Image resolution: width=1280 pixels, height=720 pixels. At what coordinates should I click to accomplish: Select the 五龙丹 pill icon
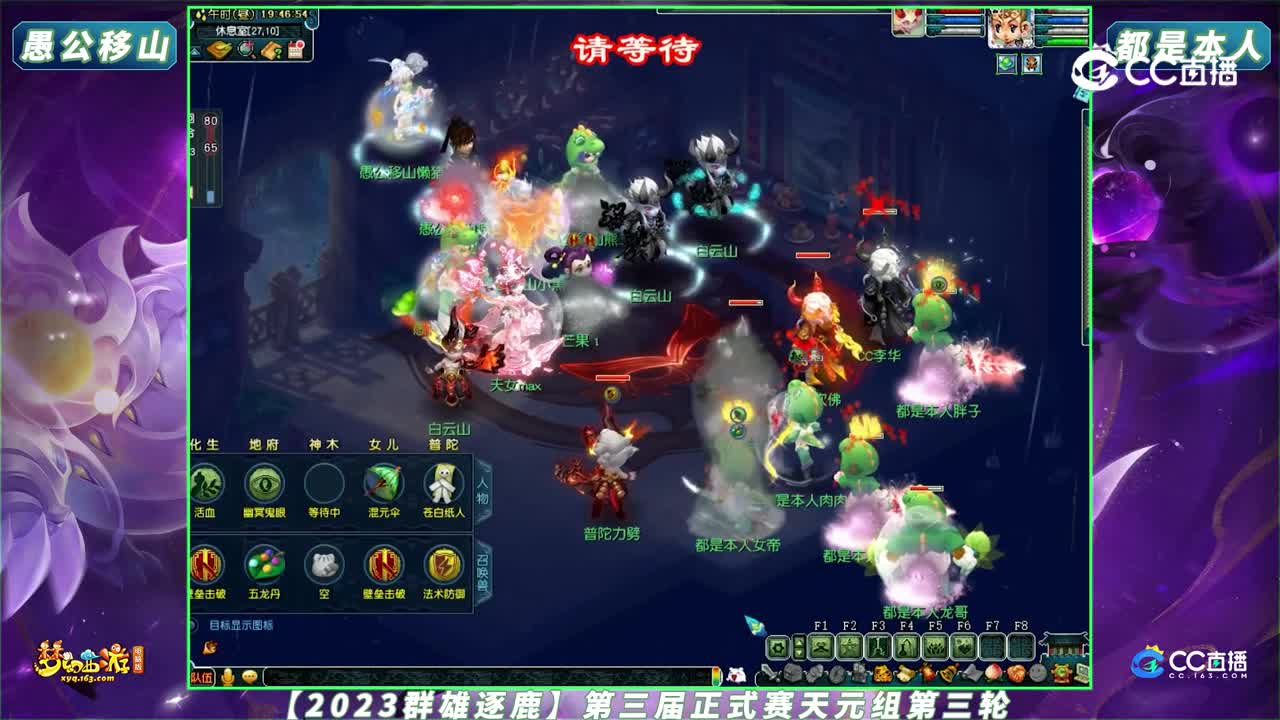tap(265, 565)
